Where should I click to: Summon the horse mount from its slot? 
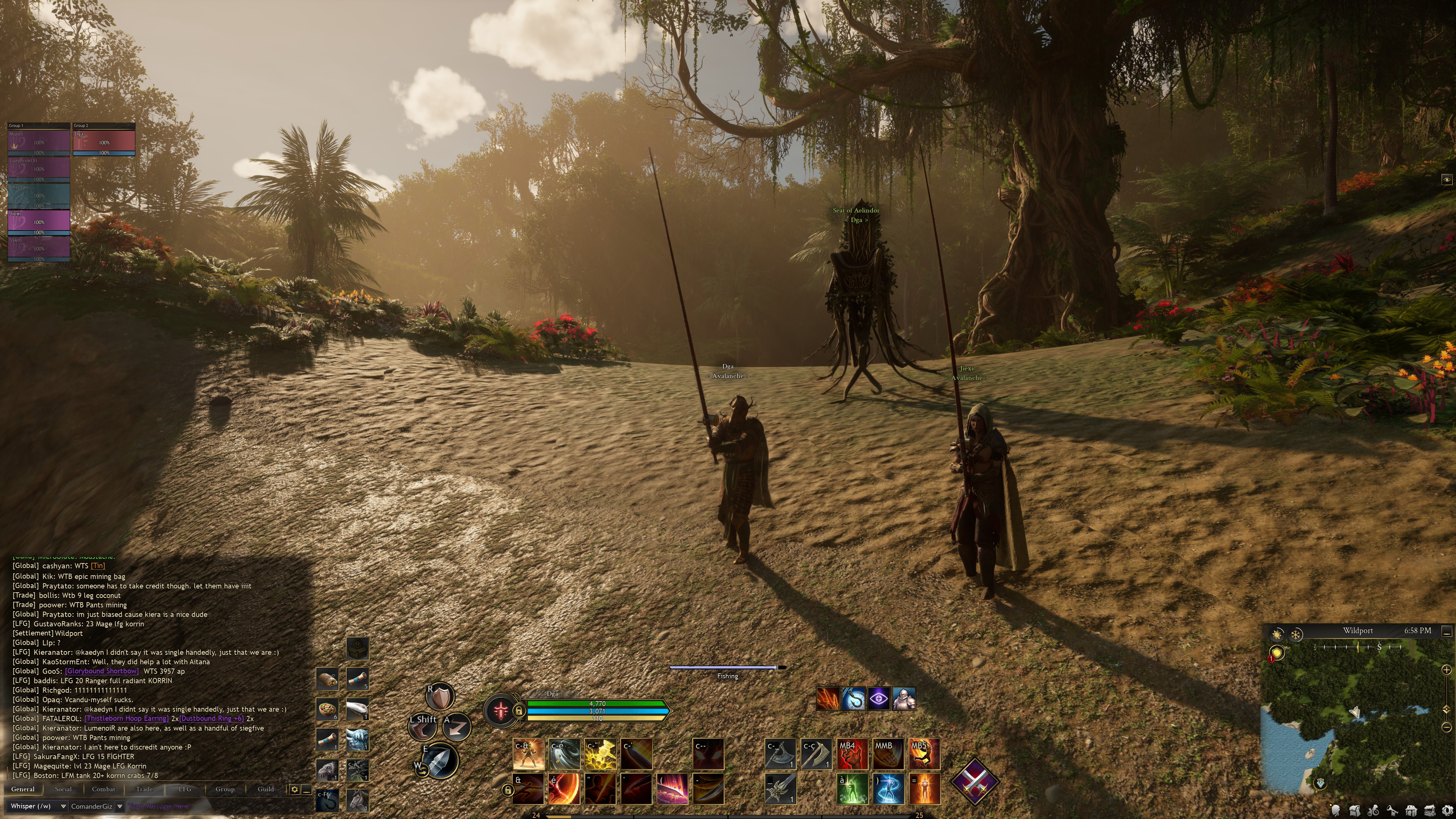coord(357,800)
